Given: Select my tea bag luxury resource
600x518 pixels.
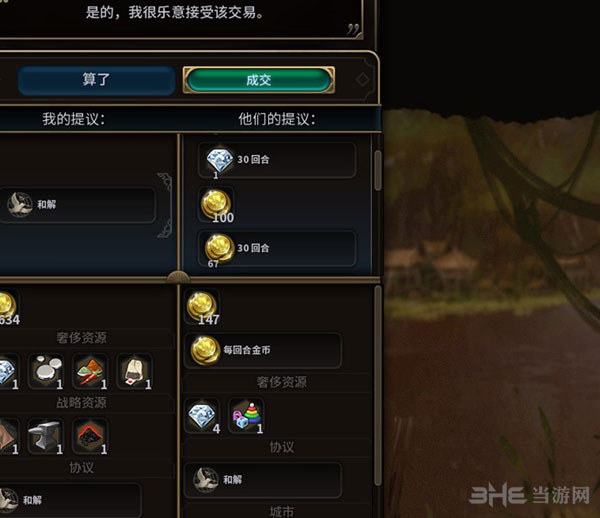Looking at the screenshot, I should (135, 371).
